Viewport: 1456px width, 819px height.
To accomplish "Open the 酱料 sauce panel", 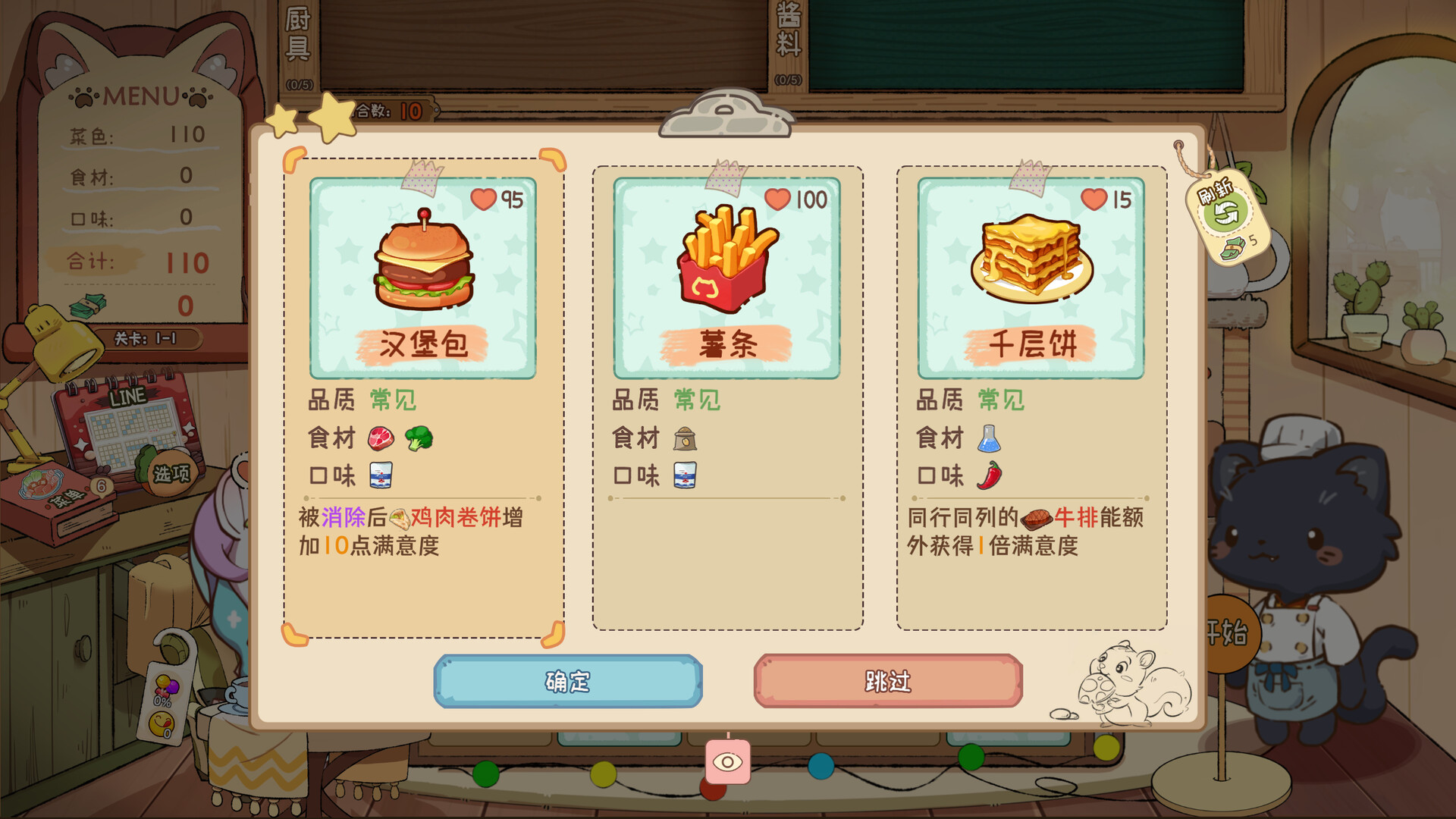I will [x=786, y=30].
